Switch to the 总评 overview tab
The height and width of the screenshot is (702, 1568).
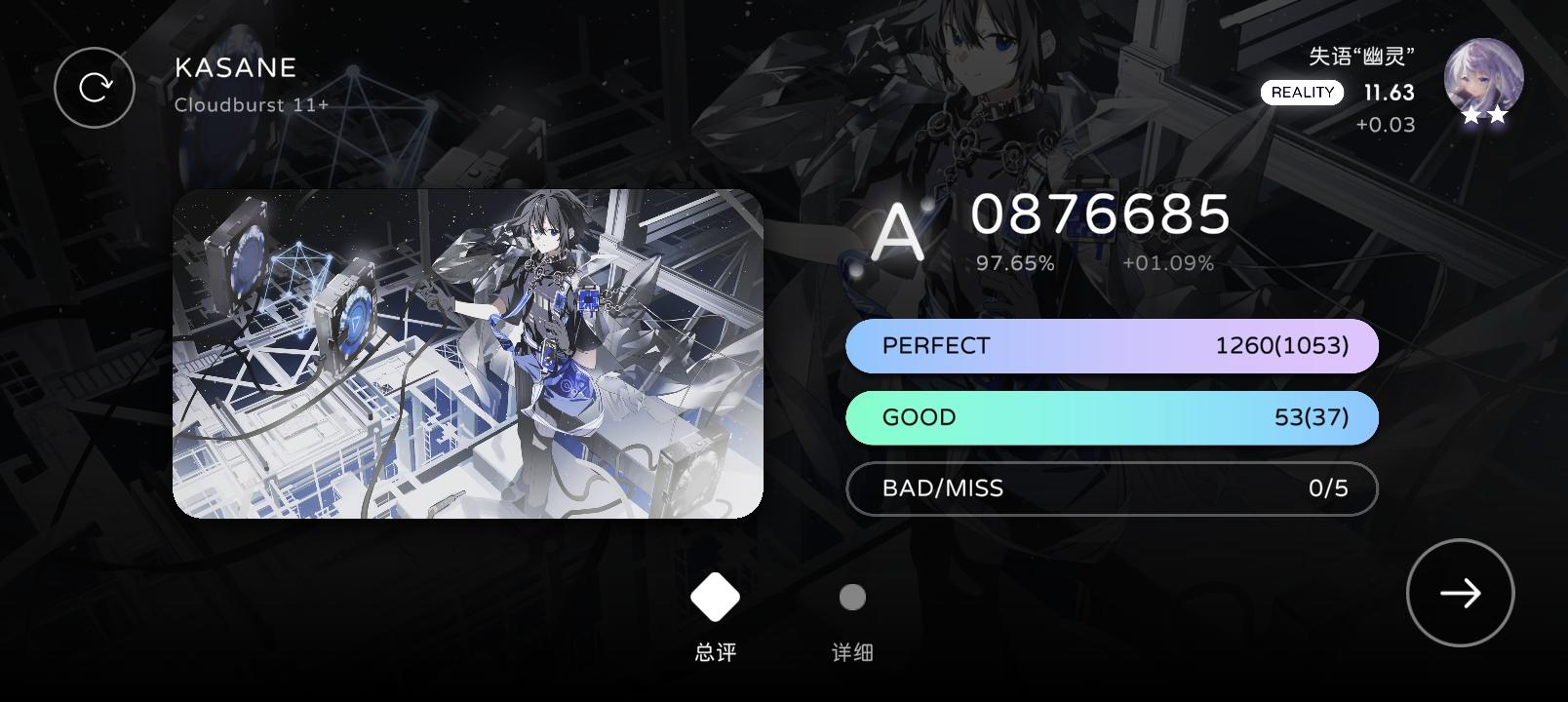(715, 649)
